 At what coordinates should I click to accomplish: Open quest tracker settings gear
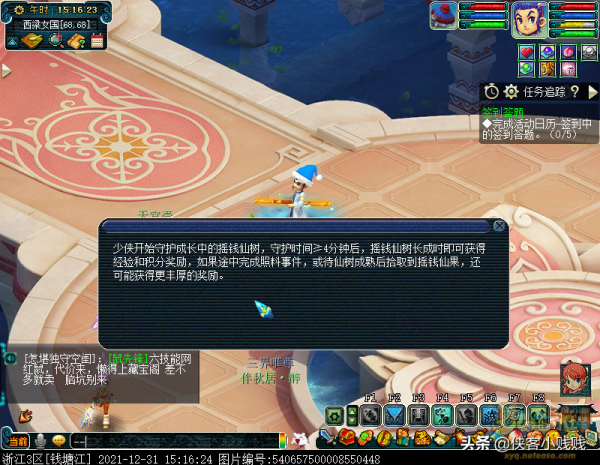(510, 91)
